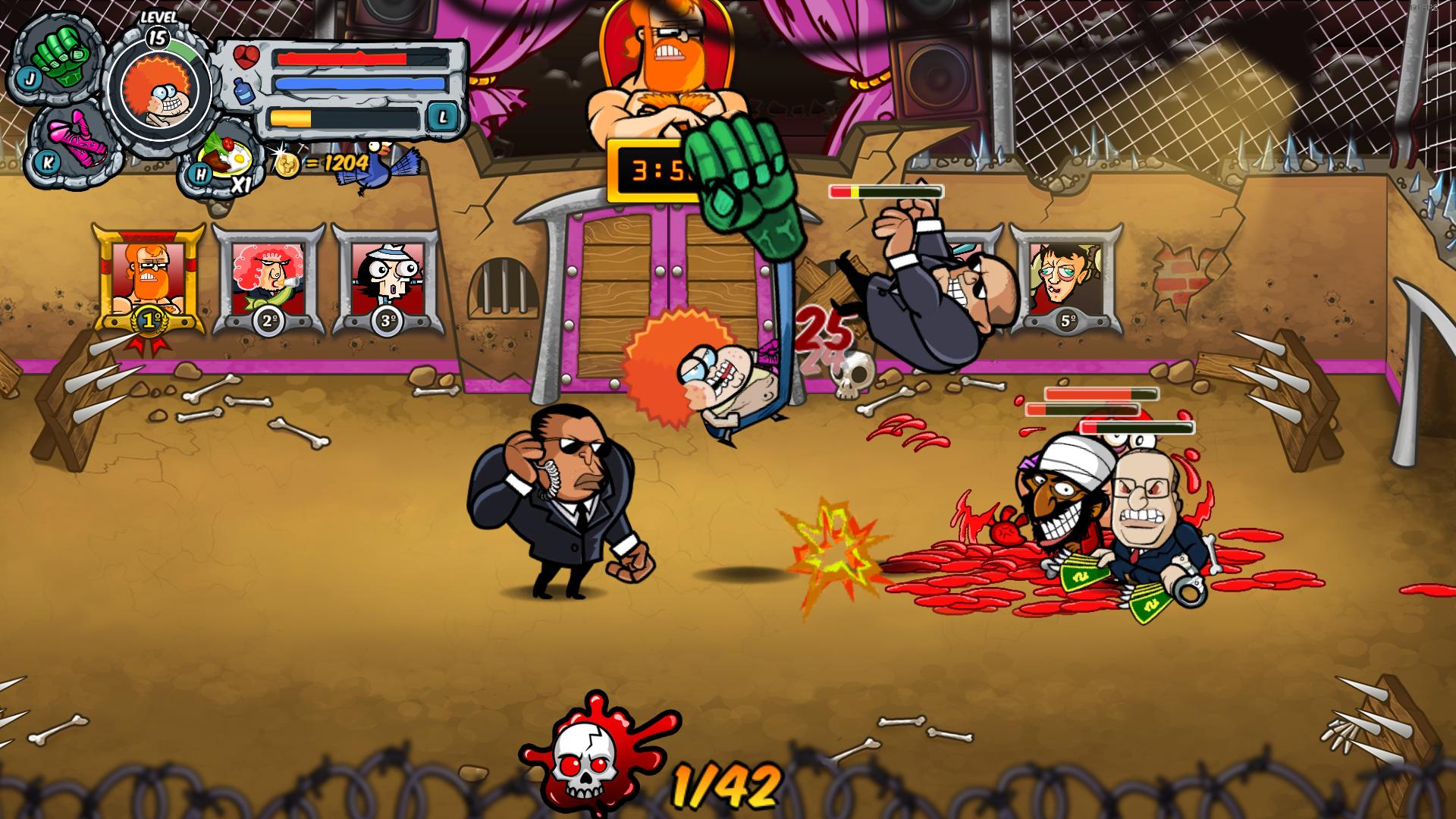Click the red heart health icon
Screen dimensions: 1456x819
coord(245,57)
